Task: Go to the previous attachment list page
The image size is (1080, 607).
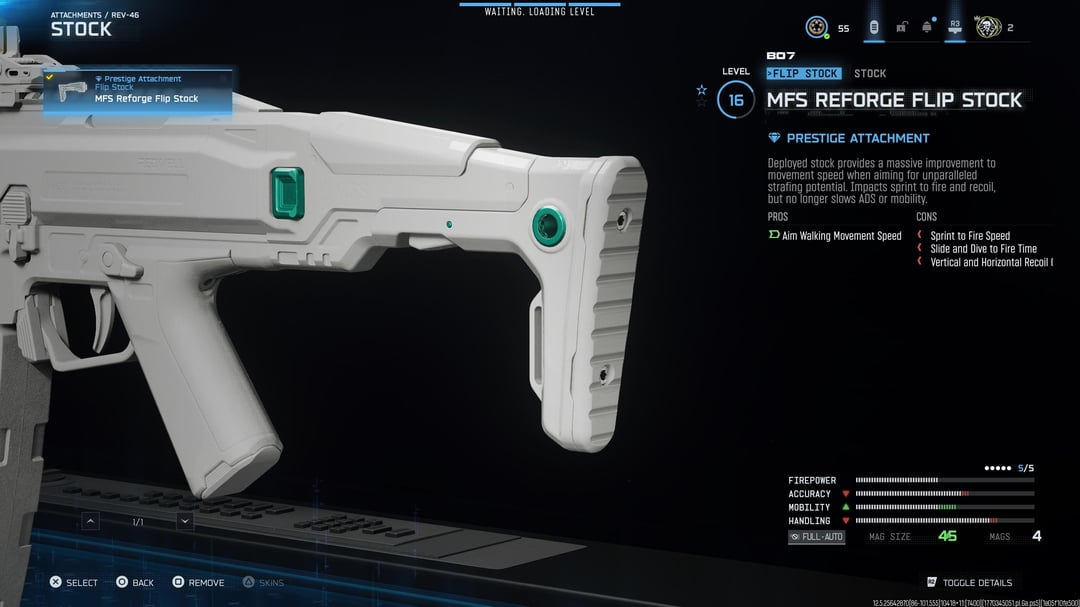Action: coord(91,521)
